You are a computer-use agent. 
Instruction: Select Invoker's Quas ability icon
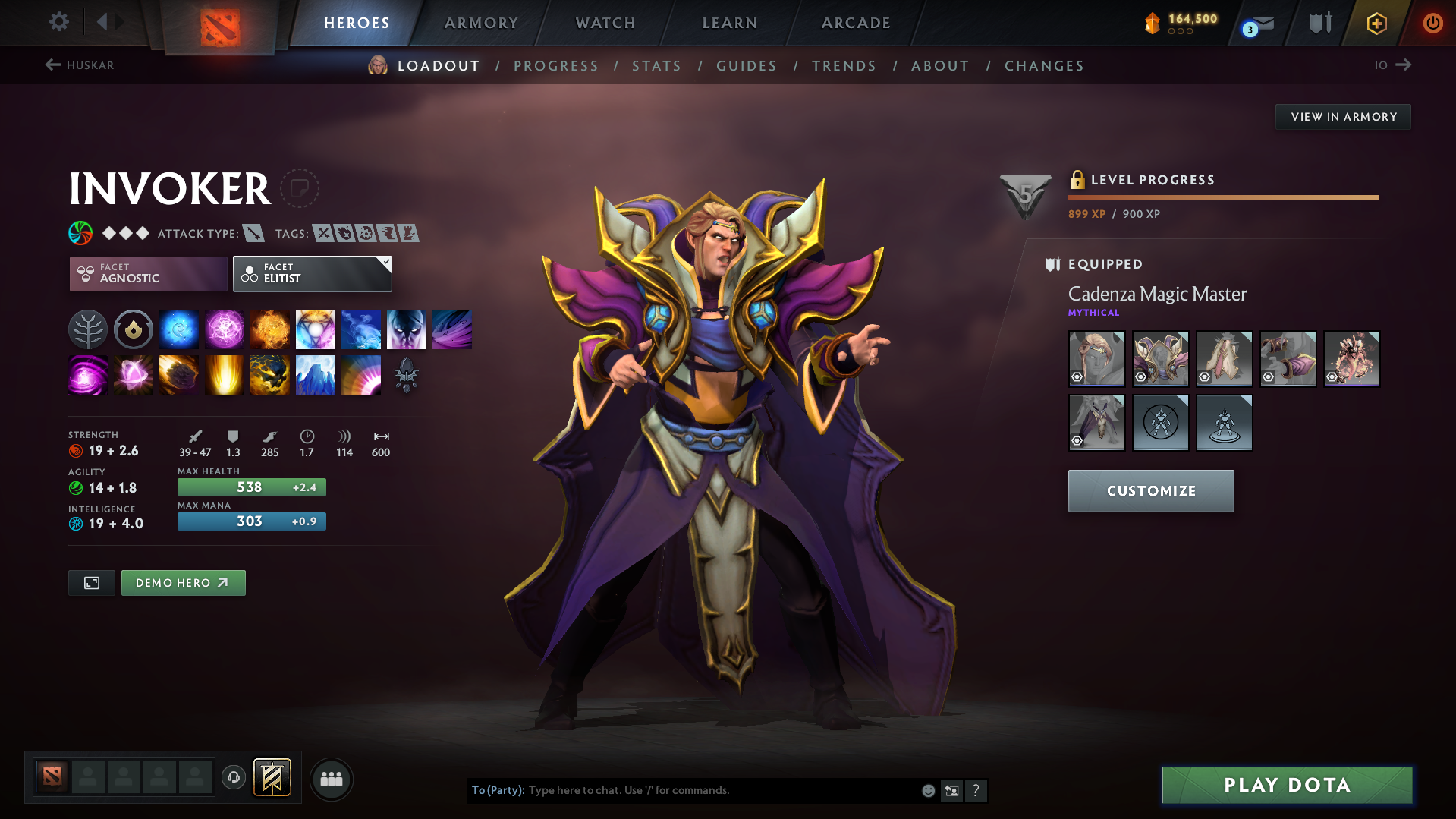coord(179,329)
